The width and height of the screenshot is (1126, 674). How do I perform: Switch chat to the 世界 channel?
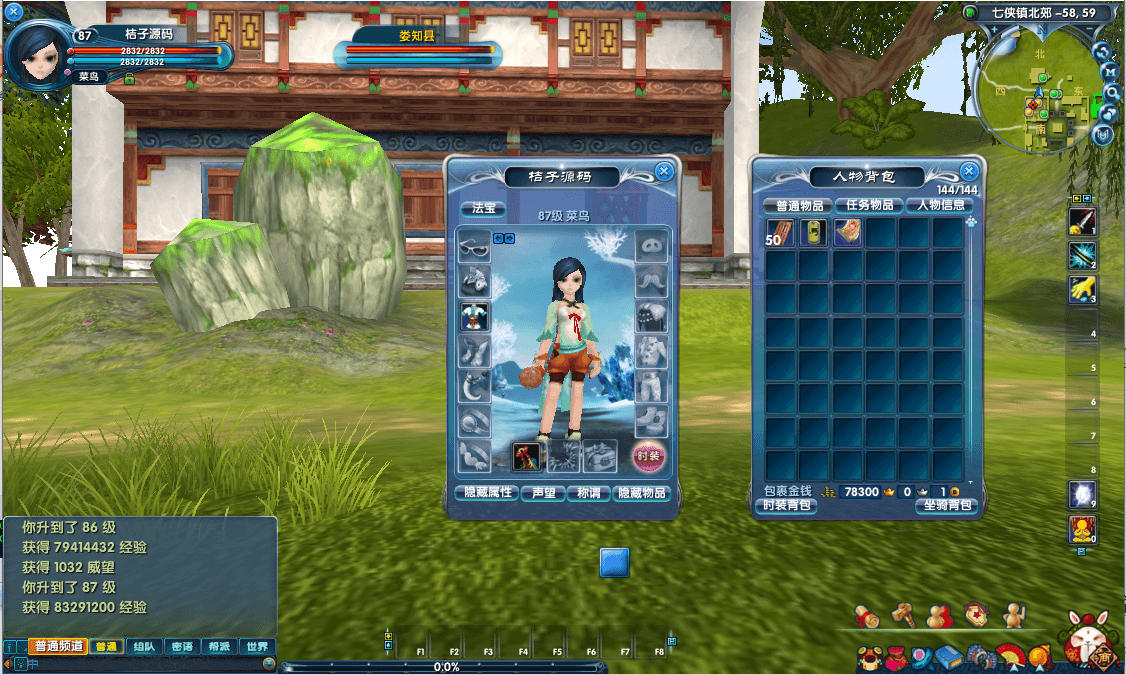[256, 647]
